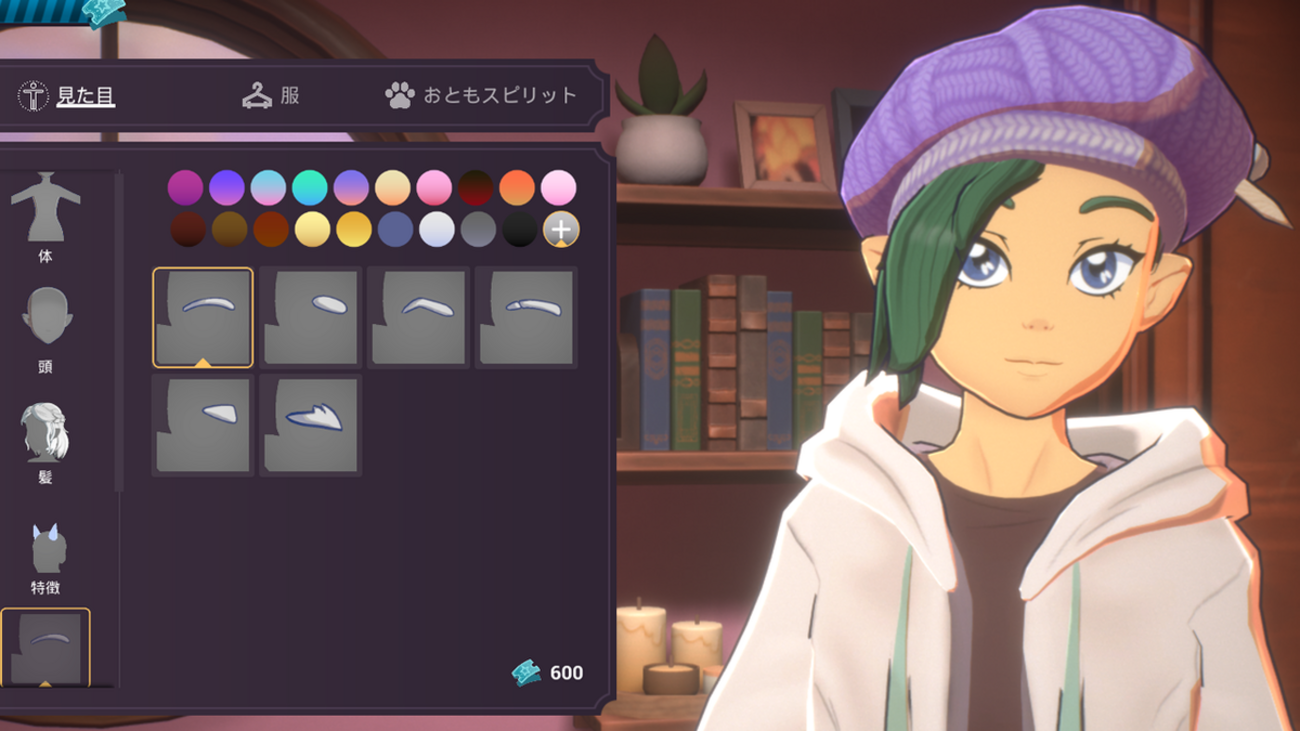The width and height of the screenshot is (1300, 731).
Task: Pick the teal green color swatch
Action: 310,187
